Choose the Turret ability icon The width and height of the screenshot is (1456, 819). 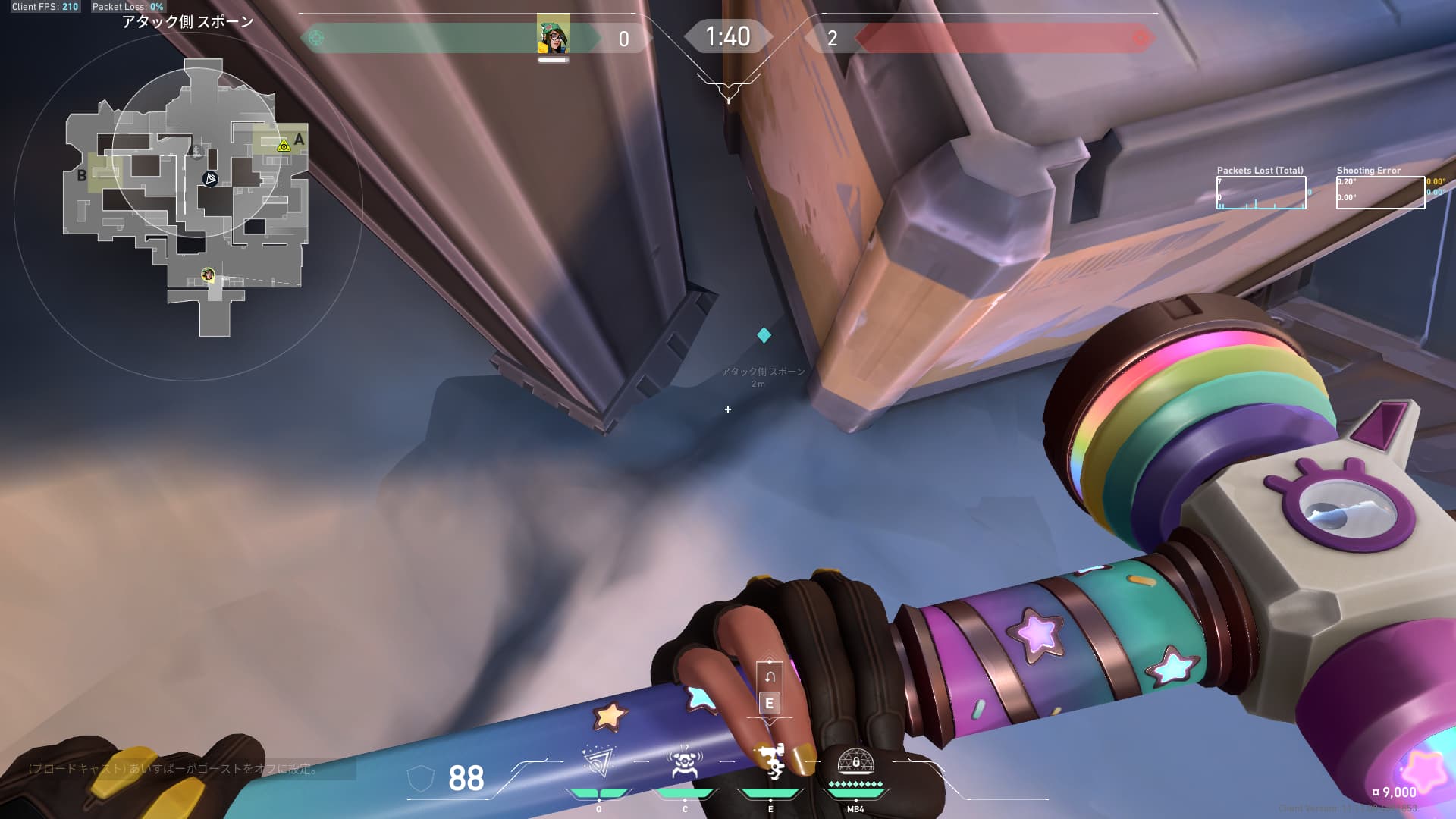771,762
